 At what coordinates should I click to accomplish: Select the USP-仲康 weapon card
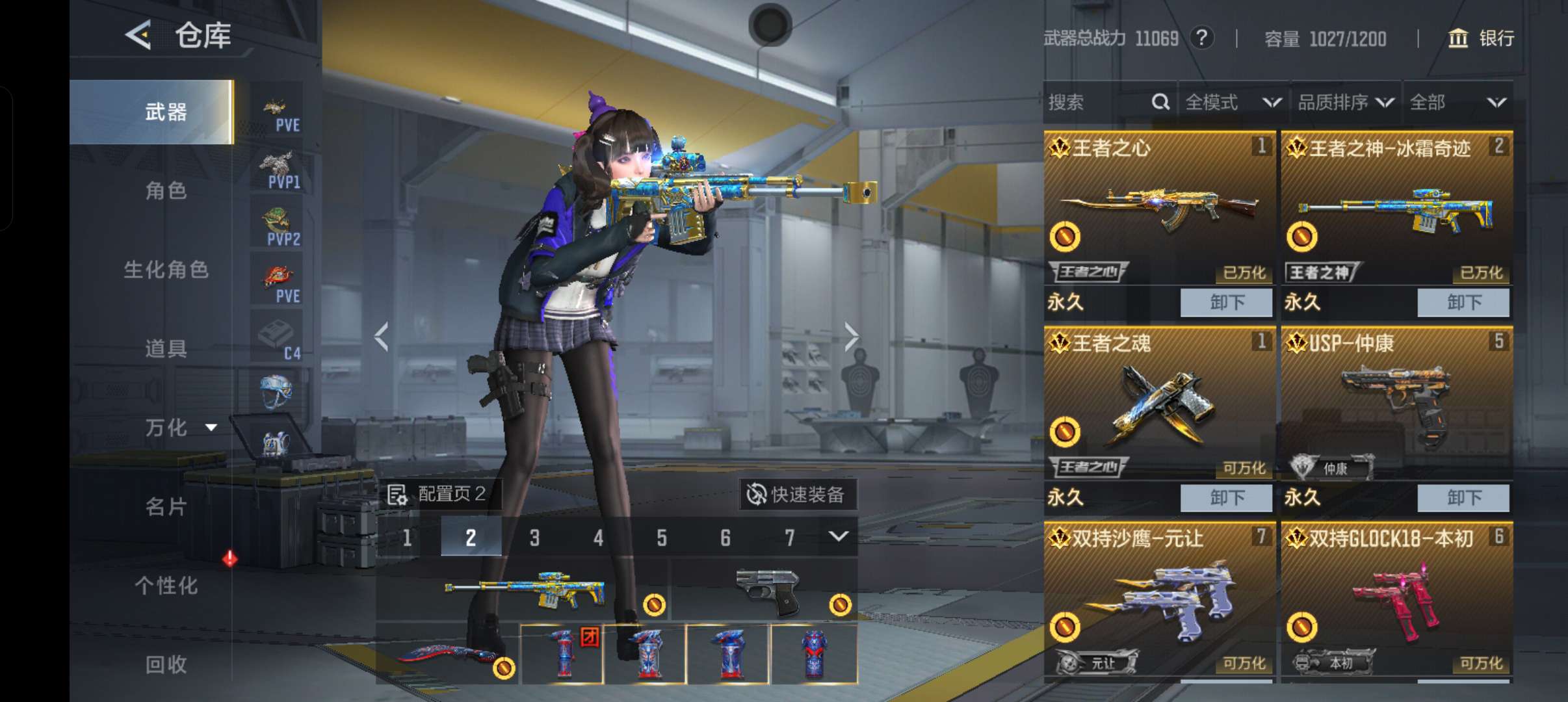click(x=1396, y=403)
